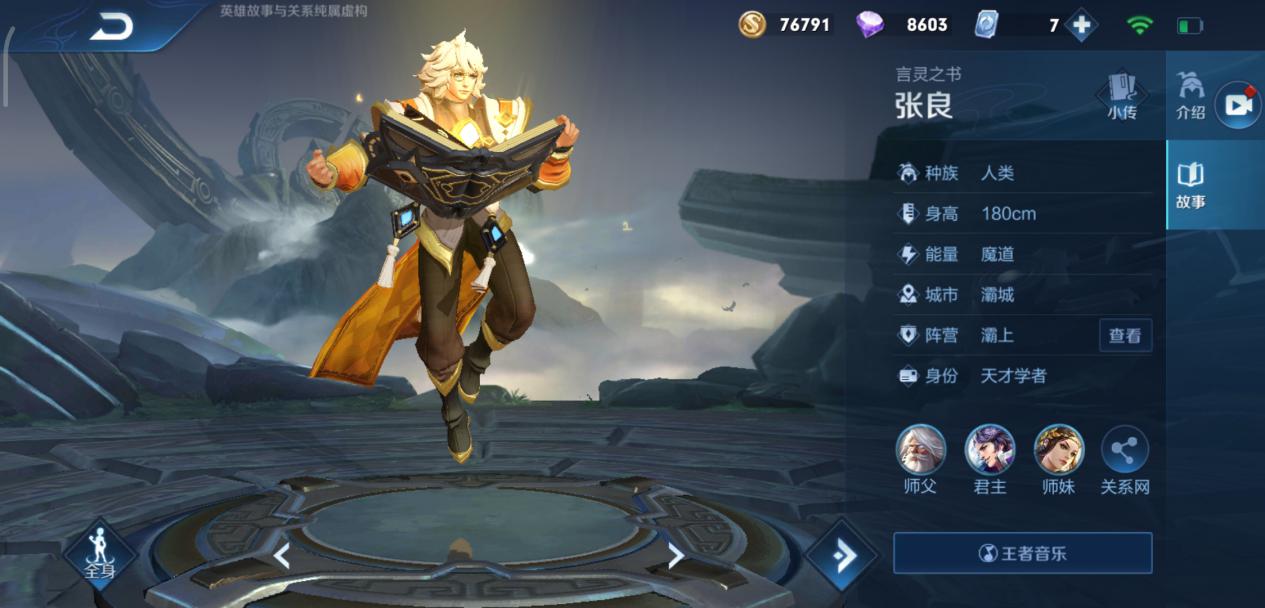Add more tickets with plus button

1081,25
